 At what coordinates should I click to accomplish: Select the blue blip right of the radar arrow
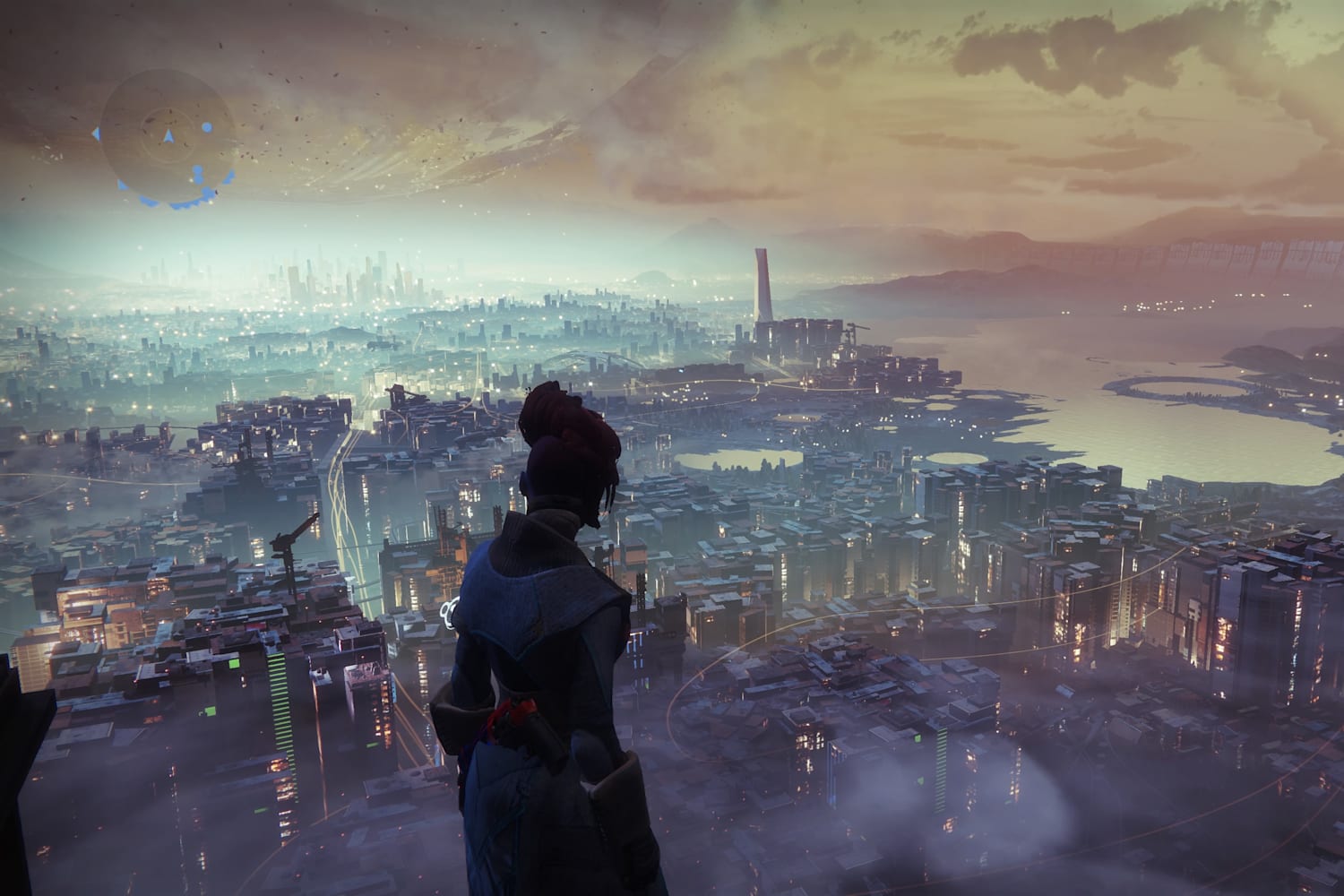207,128
